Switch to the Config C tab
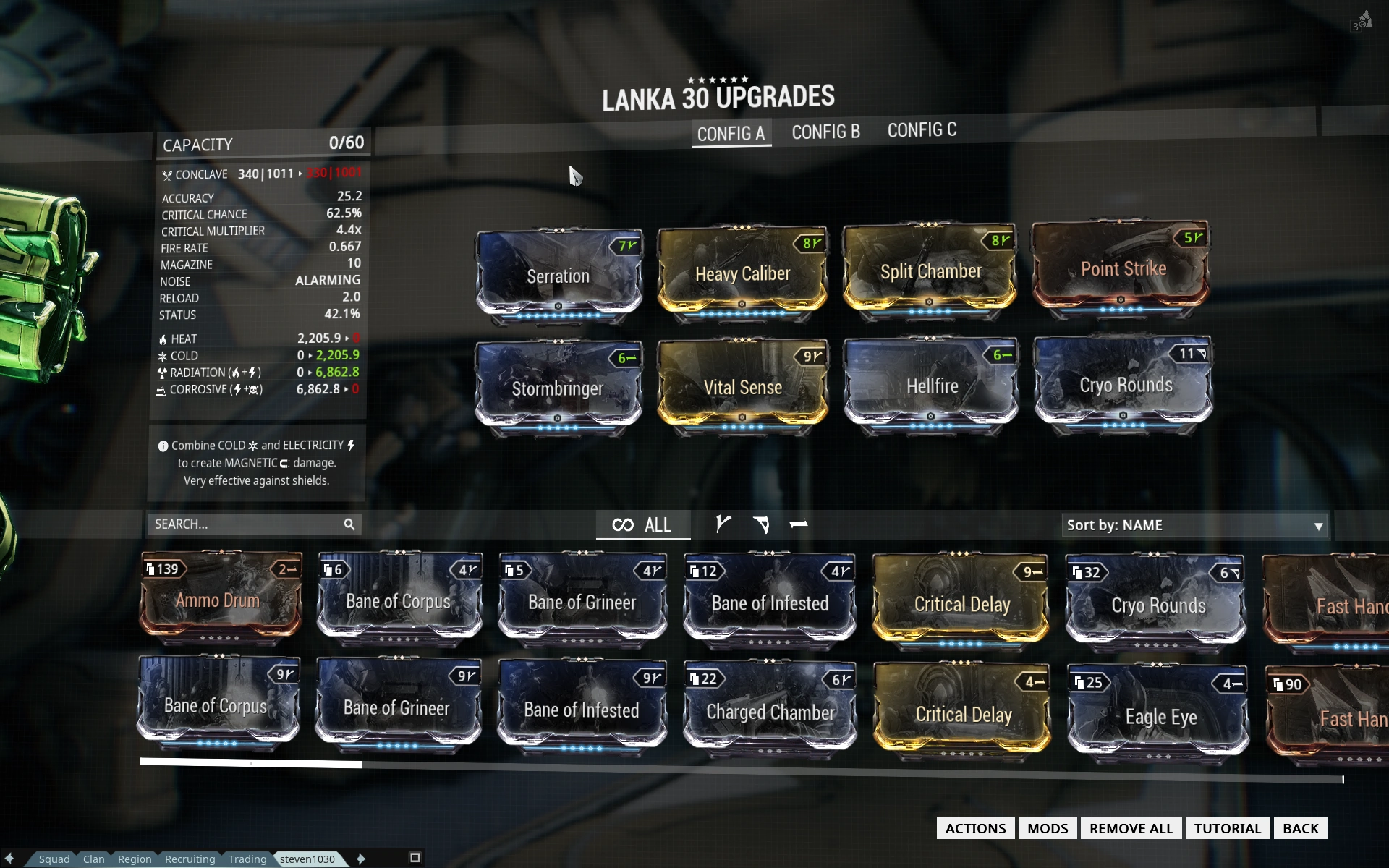This screenshot has width=1389, height=868. tap(922, 130)
